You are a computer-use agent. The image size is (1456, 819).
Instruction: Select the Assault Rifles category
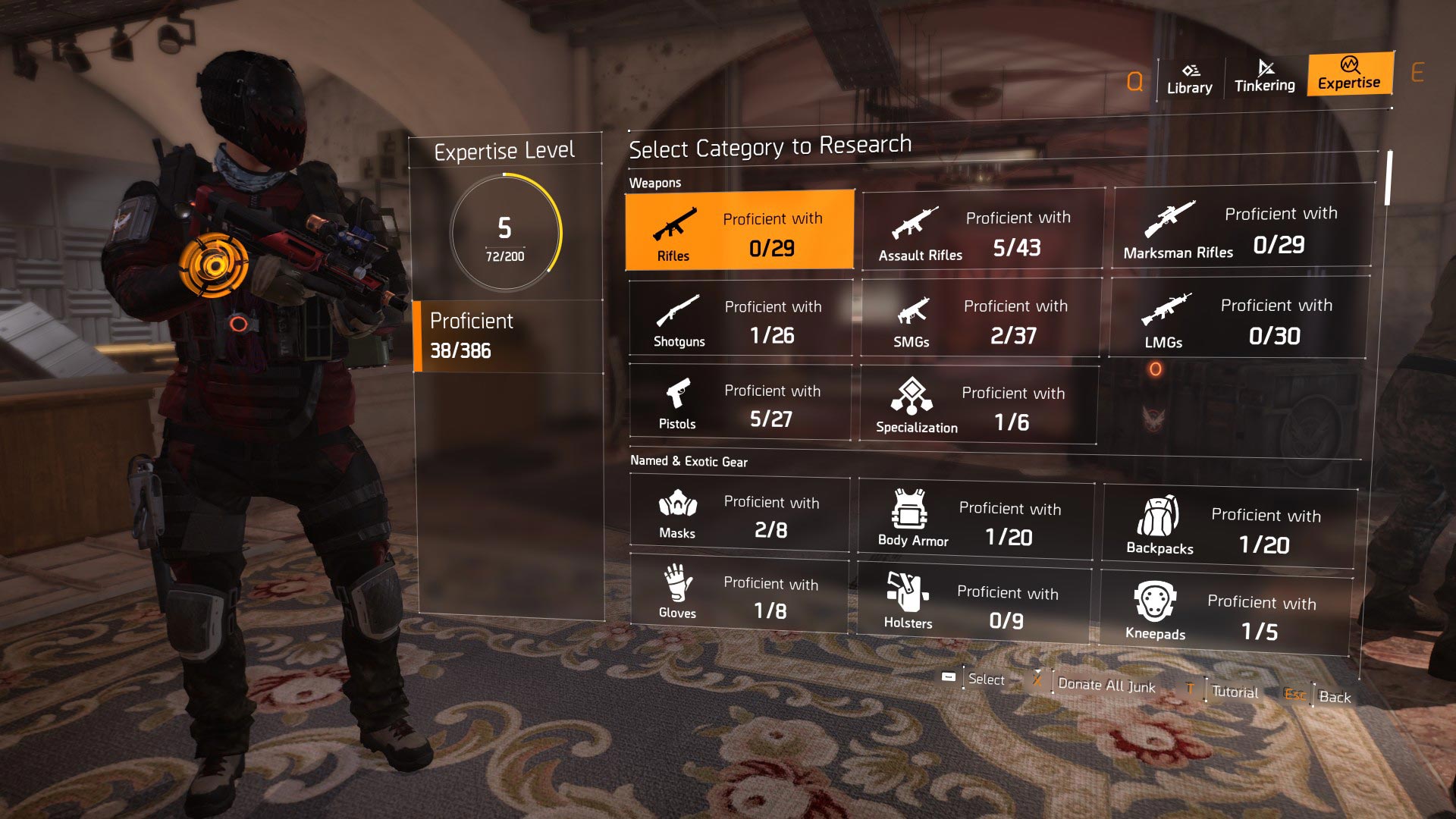click(x=983, y=231)
